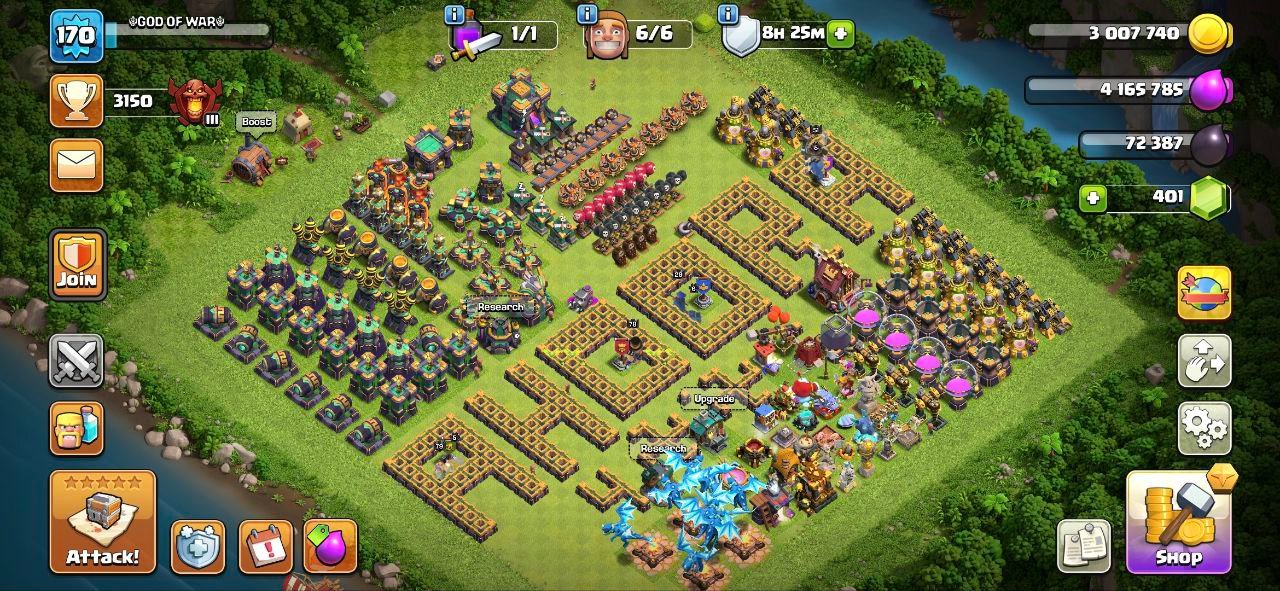Open the player profile level 170 badge
The width and height of the screenshot is (1280, 591).
tap(76, 36)
